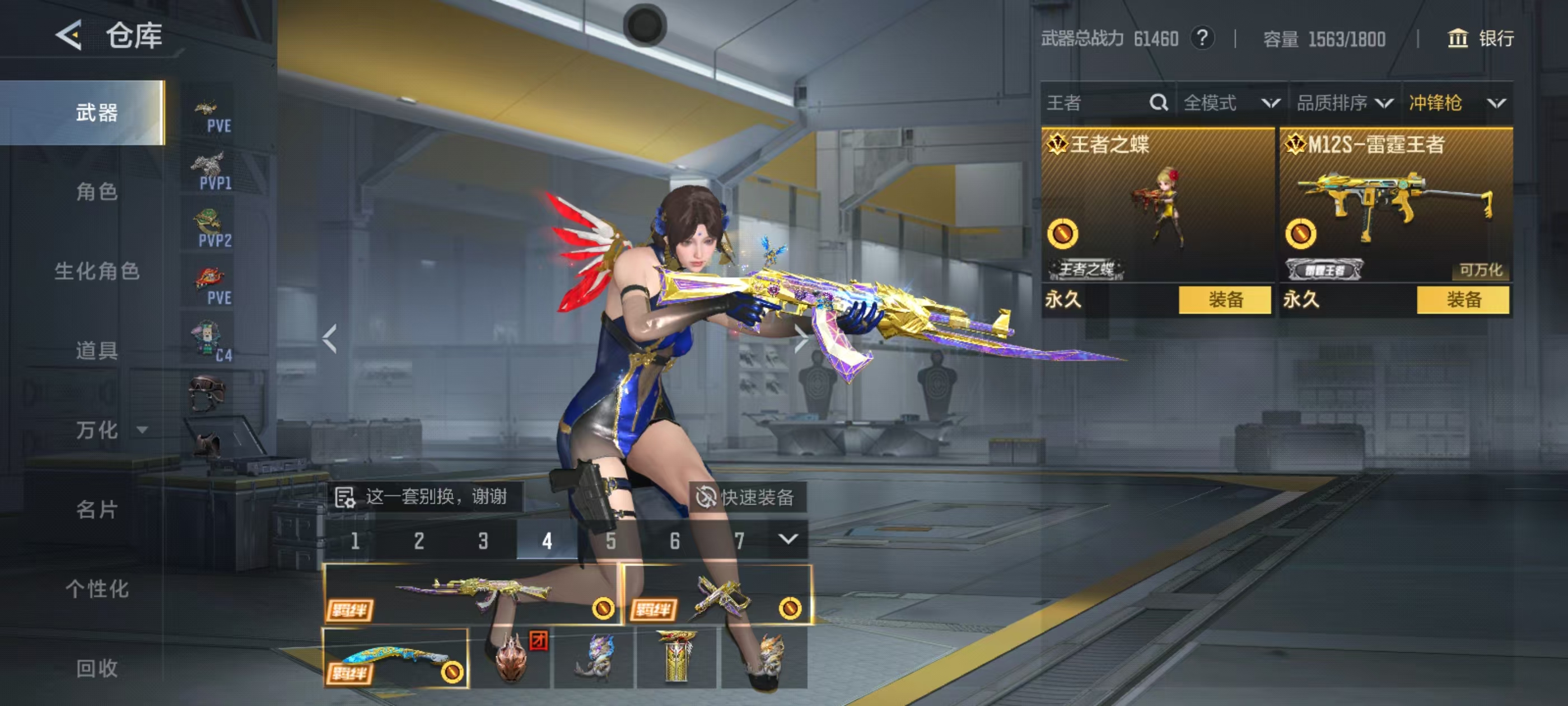Go back using the arrow beside 仓库

[69, 35]
